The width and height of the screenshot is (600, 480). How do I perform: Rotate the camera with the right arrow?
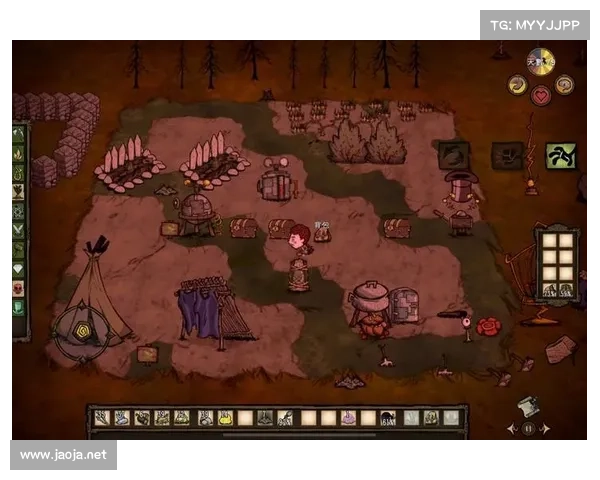click(546, 428)
